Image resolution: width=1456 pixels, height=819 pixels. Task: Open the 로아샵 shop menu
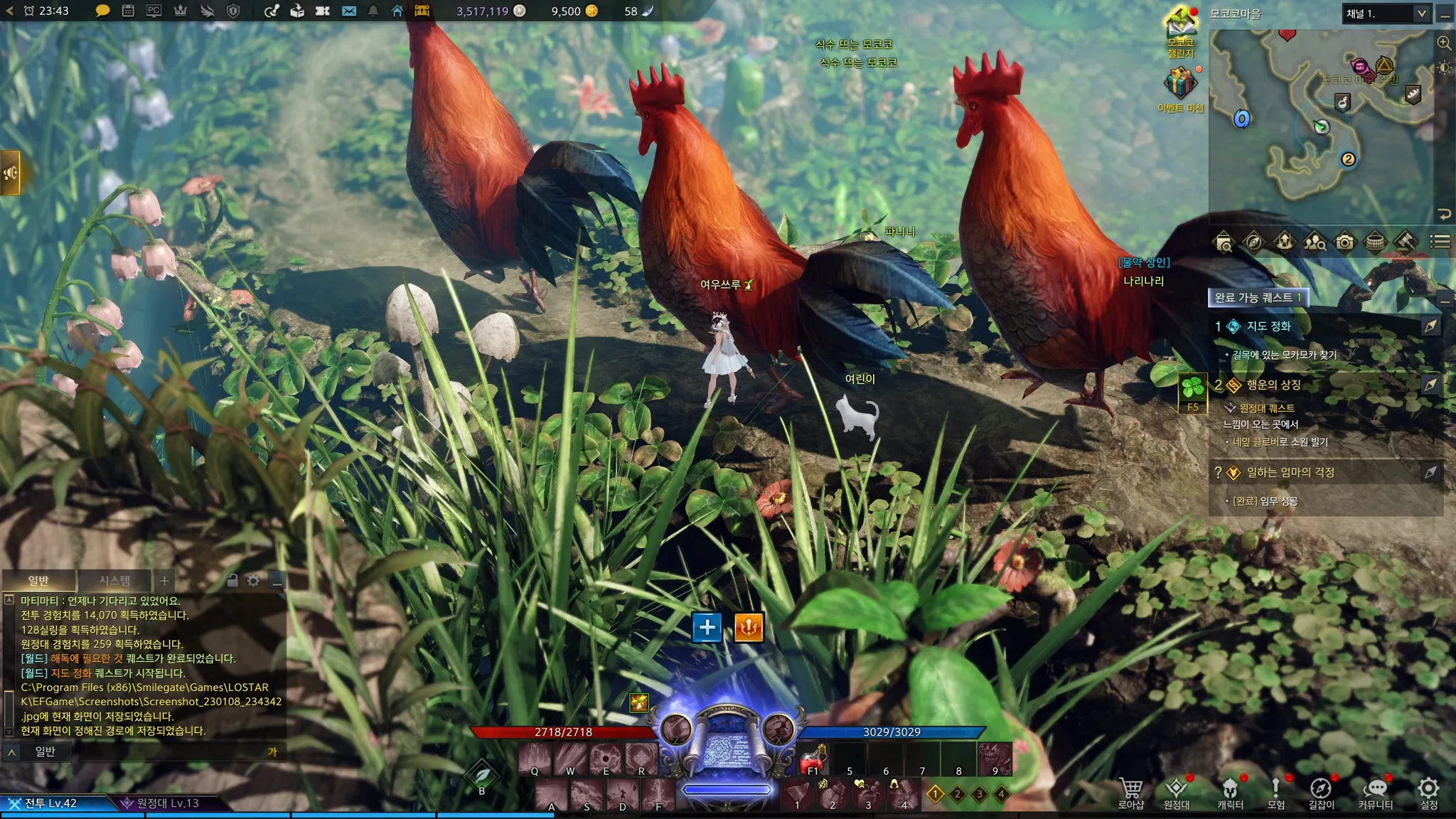(1130, 792)
